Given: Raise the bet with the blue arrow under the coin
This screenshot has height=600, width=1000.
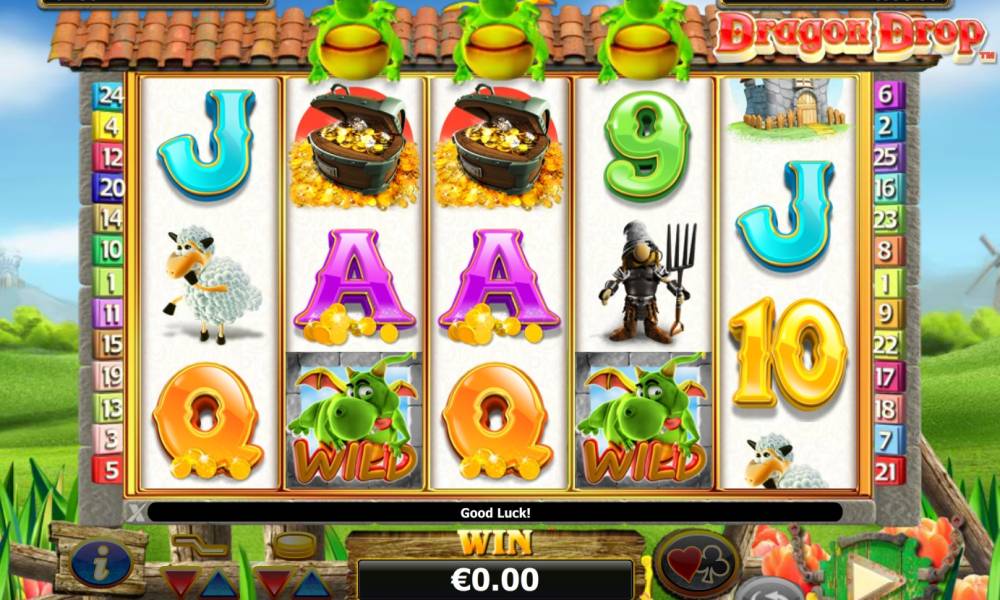Looking at the screenshot, I should click(x=311, y=583).
